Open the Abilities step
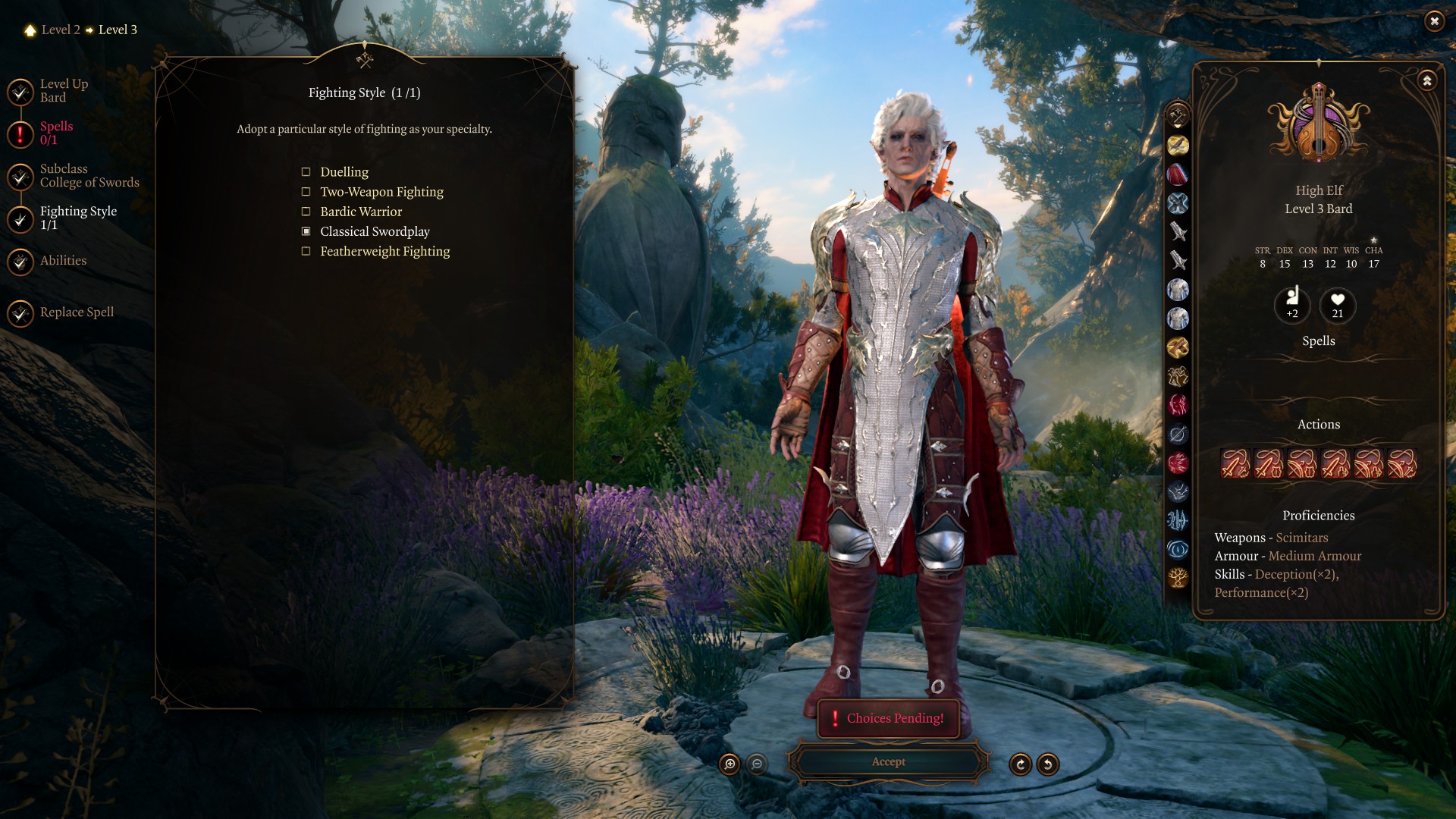 click(x=63, y=261)
